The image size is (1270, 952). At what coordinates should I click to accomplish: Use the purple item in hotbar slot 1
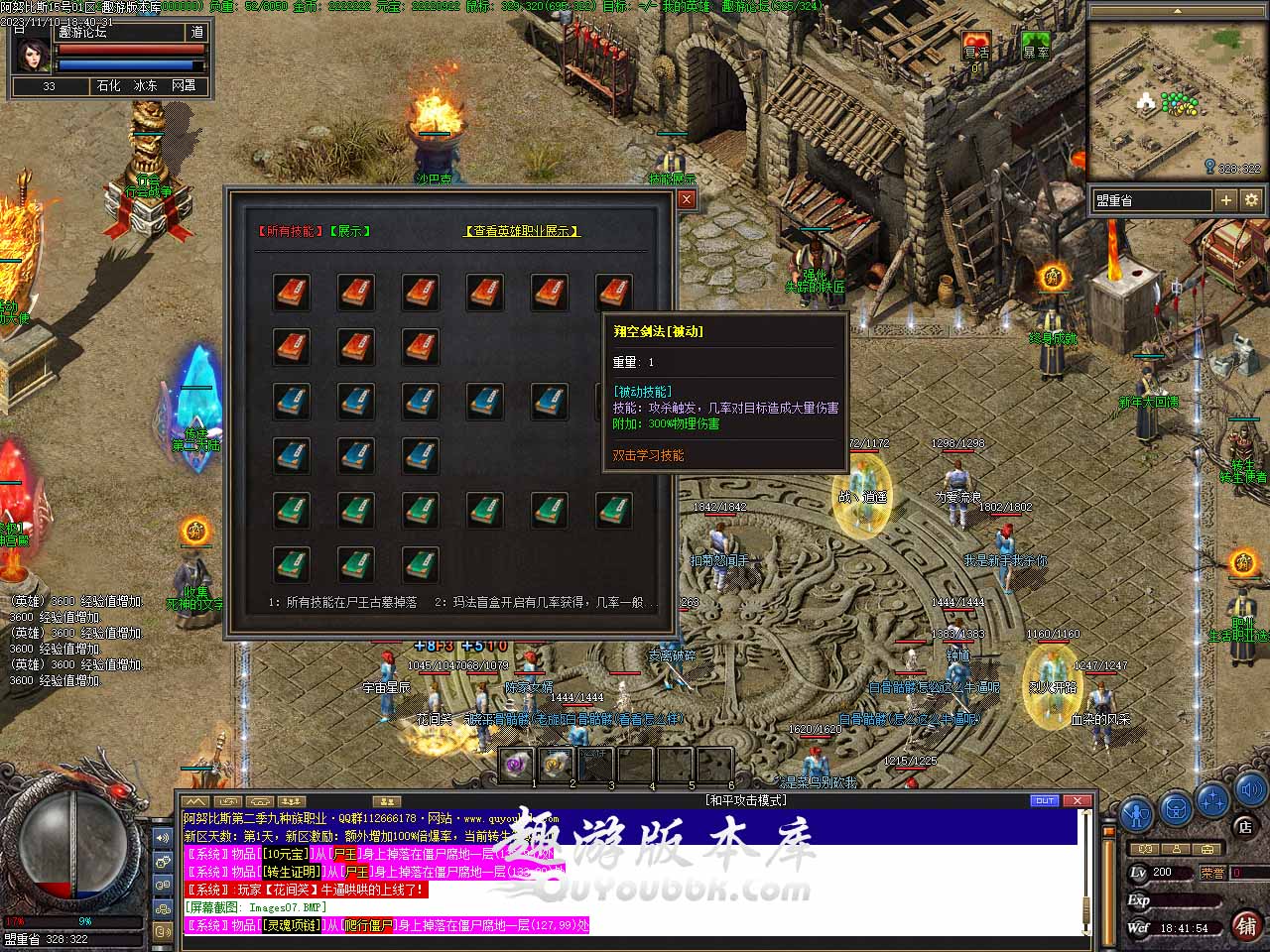point(516,765)
